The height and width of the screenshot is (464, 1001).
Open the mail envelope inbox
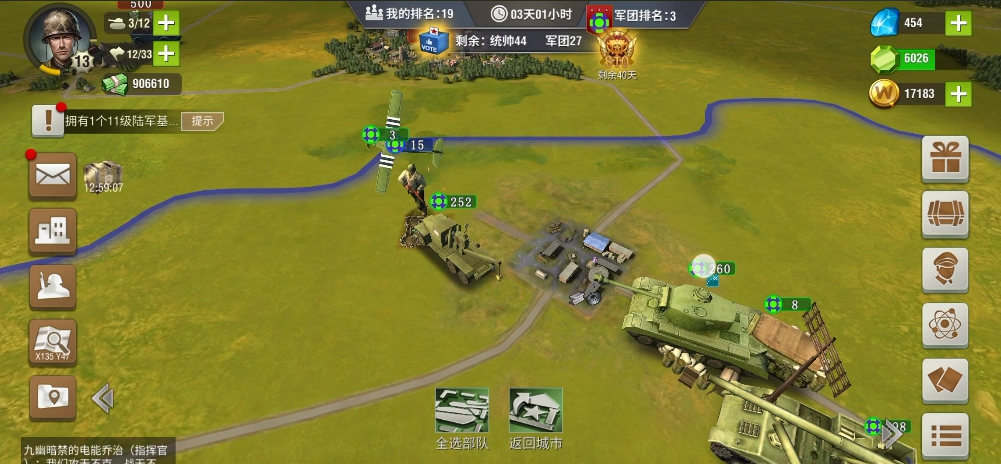click(53, 176)
